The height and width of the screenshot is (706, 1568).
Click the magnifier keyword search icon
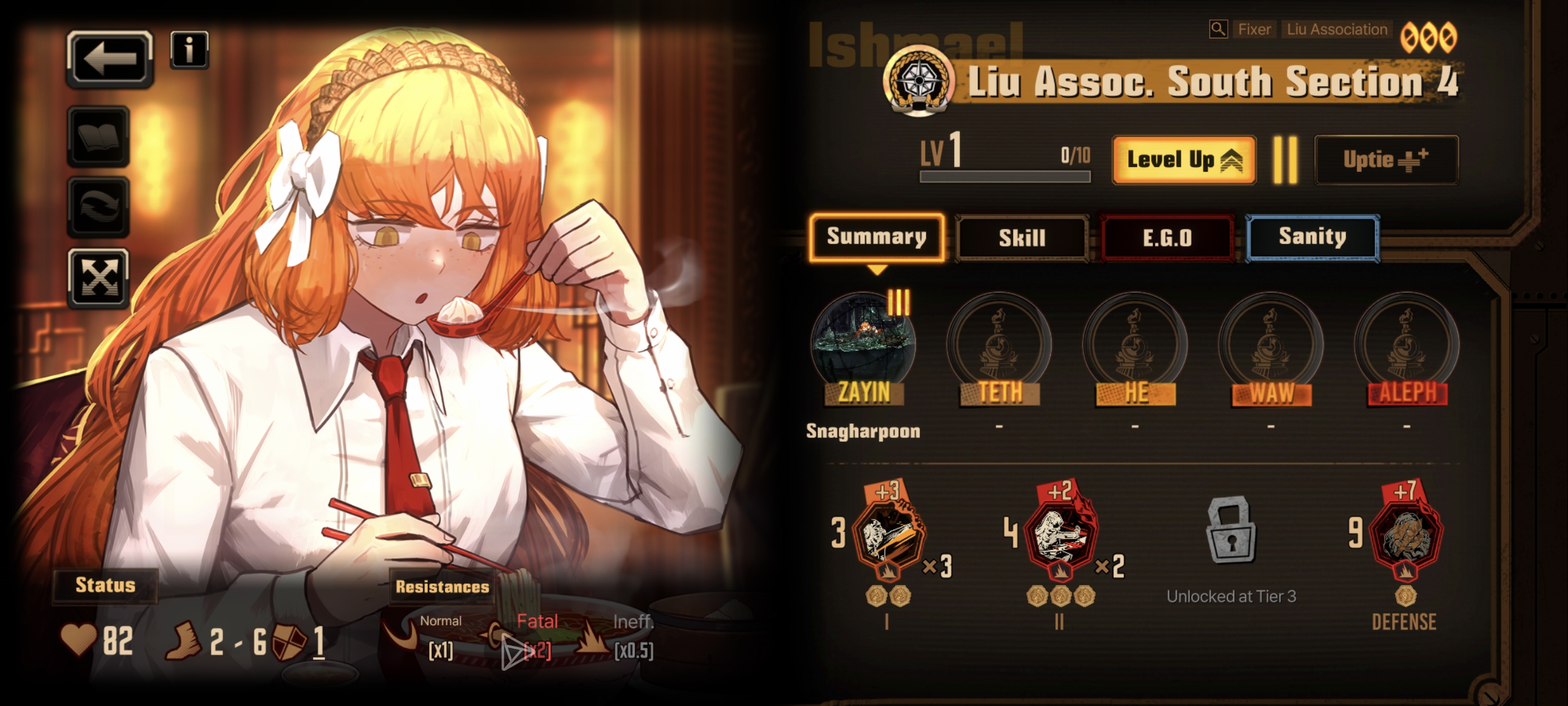[1218, 29]
